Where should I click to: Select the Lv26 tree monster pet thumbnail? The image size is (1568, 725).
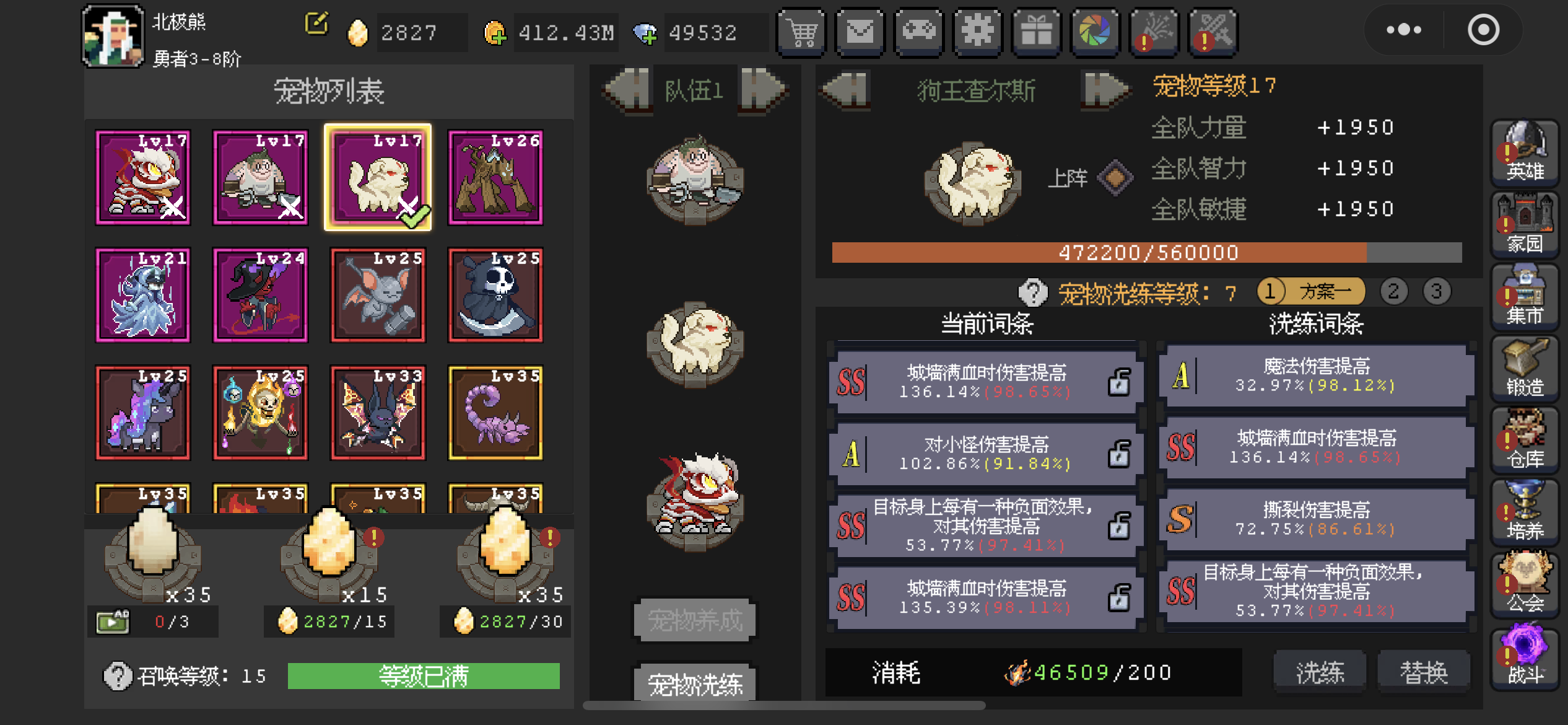495,178
